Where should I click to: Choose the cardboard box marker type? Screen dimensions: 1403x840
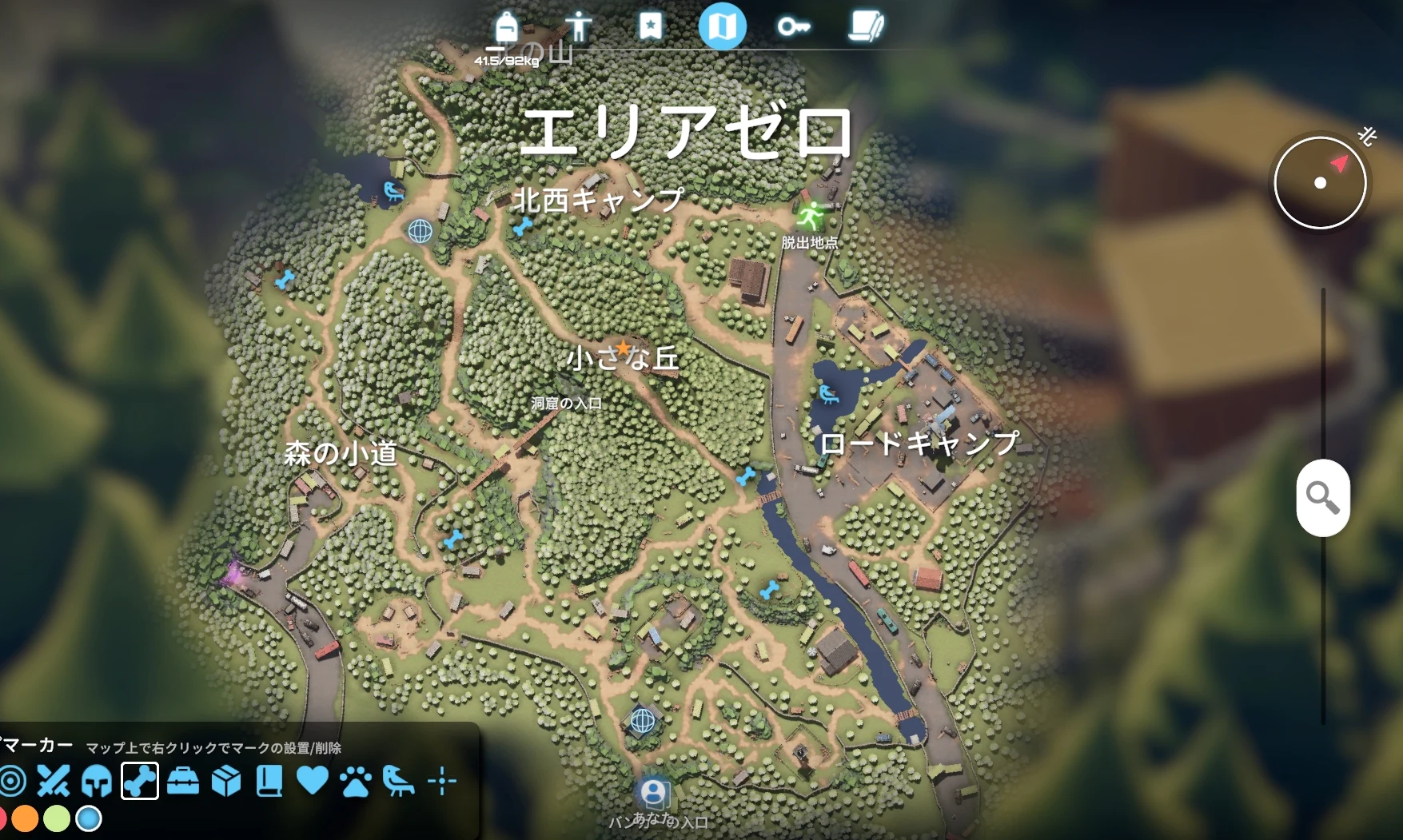pyautogui.click(x=226, y=781)
